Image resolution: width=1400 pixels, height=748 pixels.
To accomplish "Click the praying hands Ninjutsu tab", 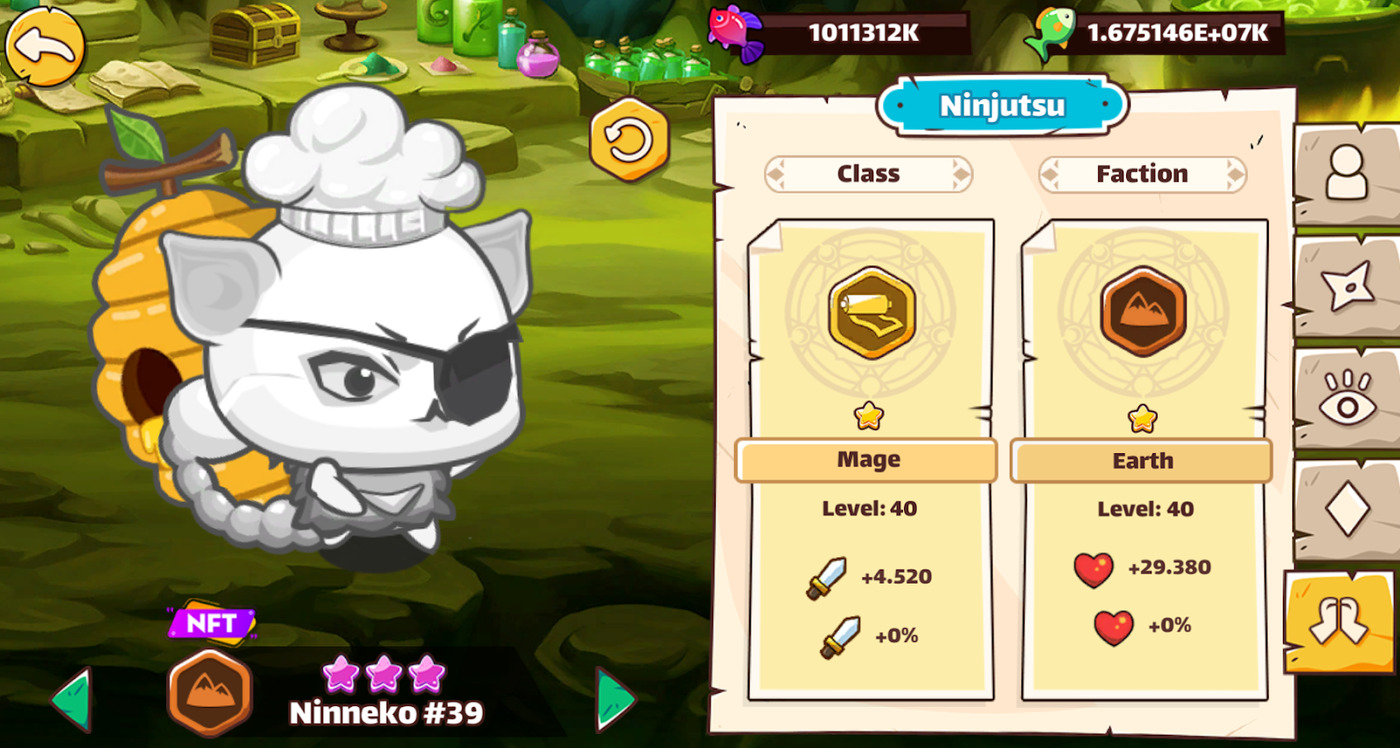I will tap(1340, 620).
